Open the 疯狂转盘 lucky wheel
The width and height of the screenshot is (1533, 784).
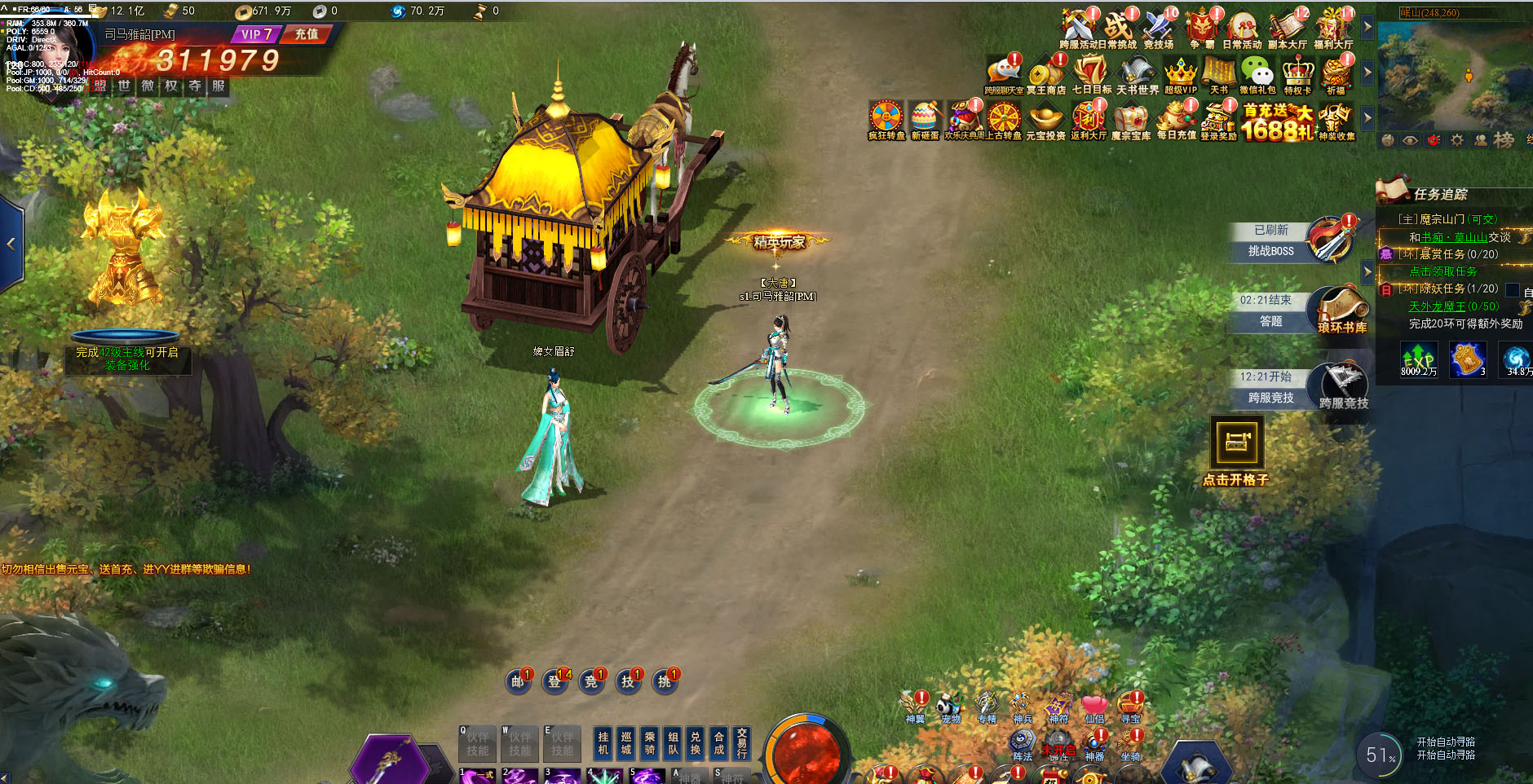pos(886,119)
